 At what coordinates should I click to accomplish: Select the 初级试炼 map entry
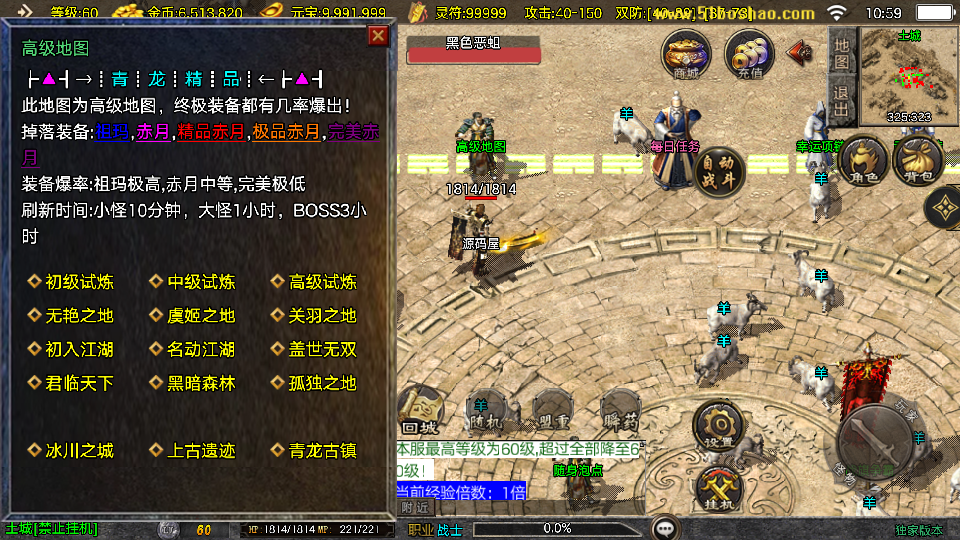(79, 282)
